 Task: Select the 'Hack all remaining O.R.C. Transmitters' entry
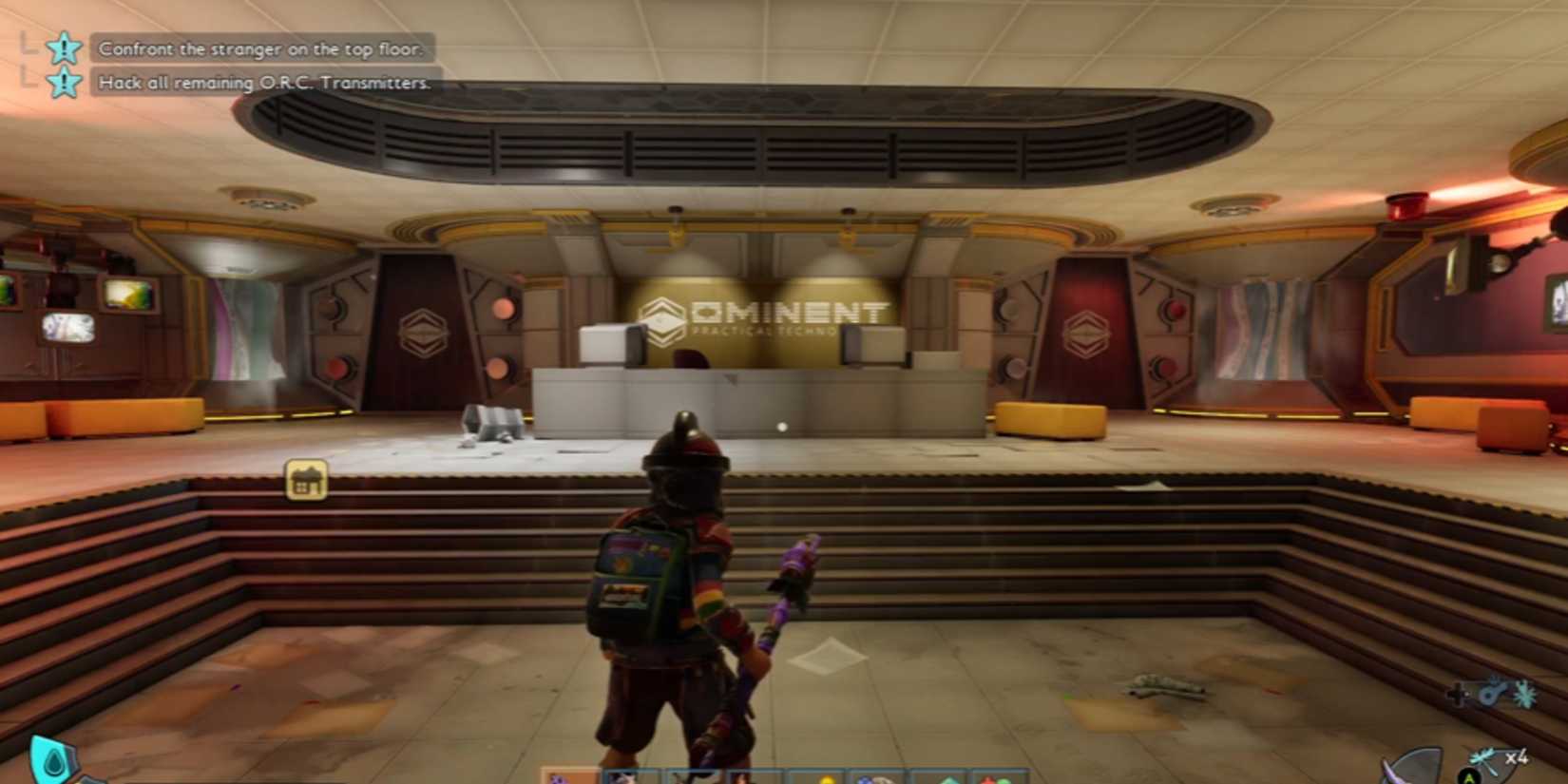coord(262,84)
